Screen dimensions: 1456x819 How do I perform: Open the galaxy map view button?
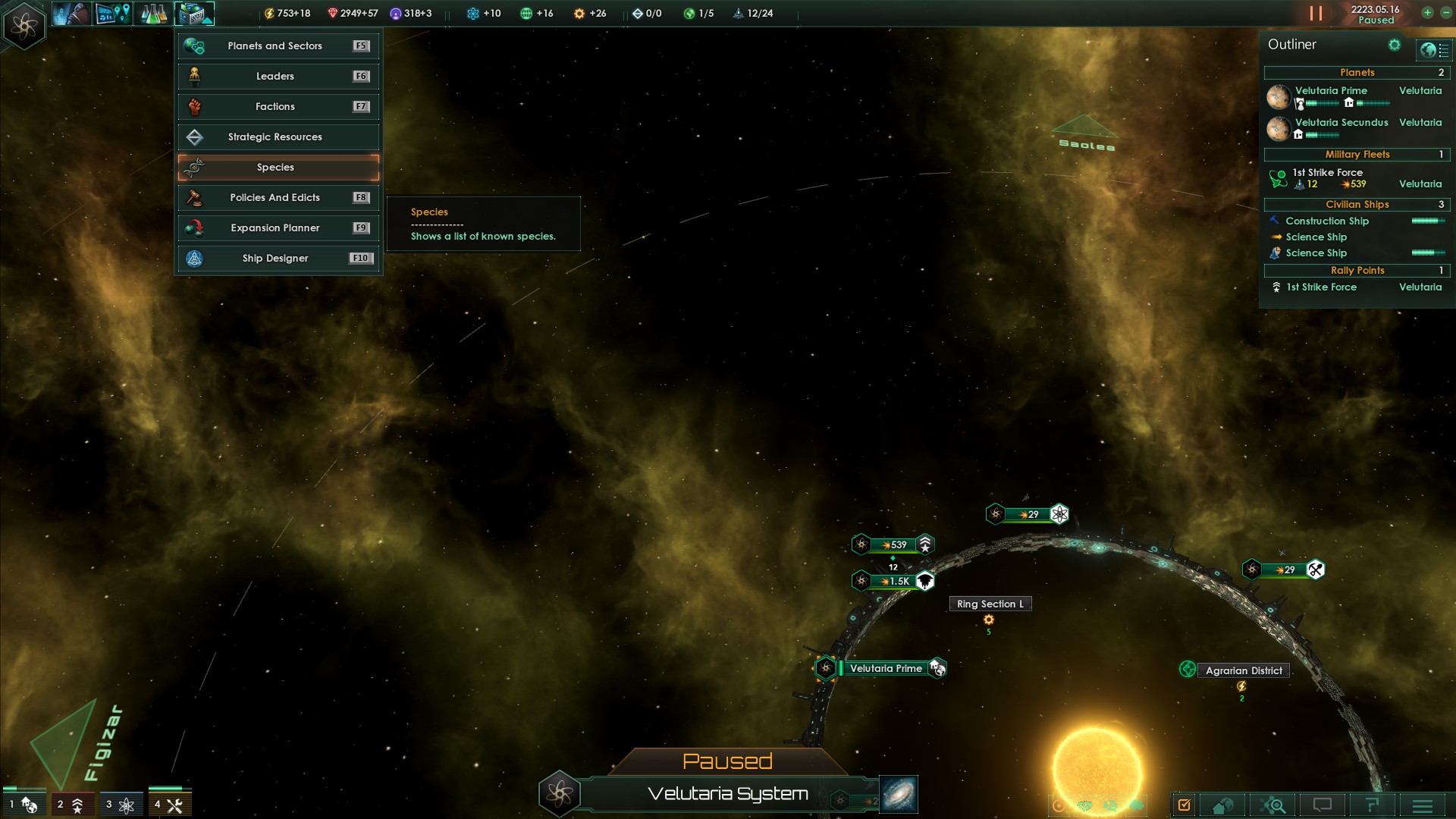pos(899,794)
